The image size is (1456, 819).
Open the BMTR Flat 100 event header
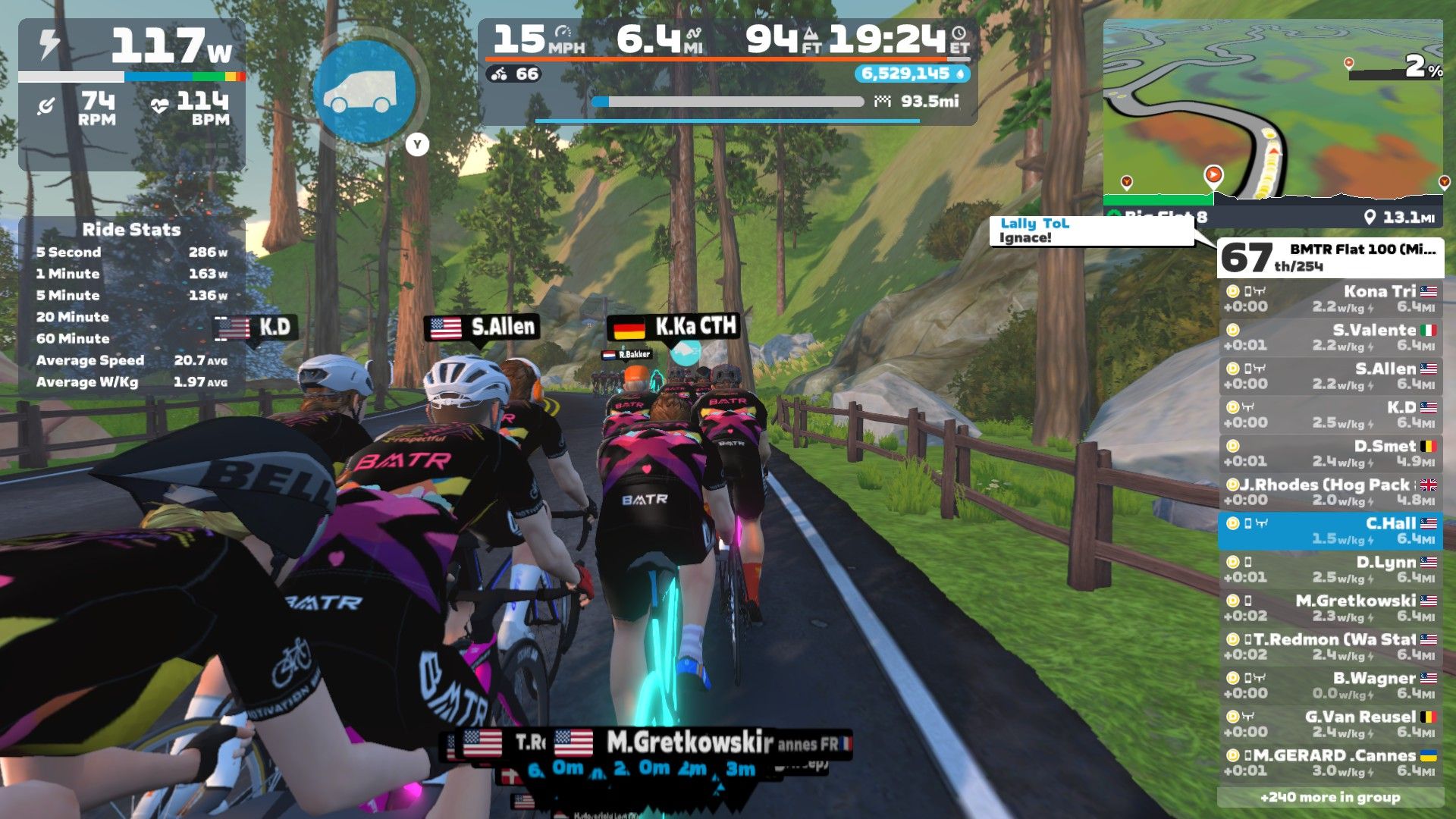click(1331, 258)
